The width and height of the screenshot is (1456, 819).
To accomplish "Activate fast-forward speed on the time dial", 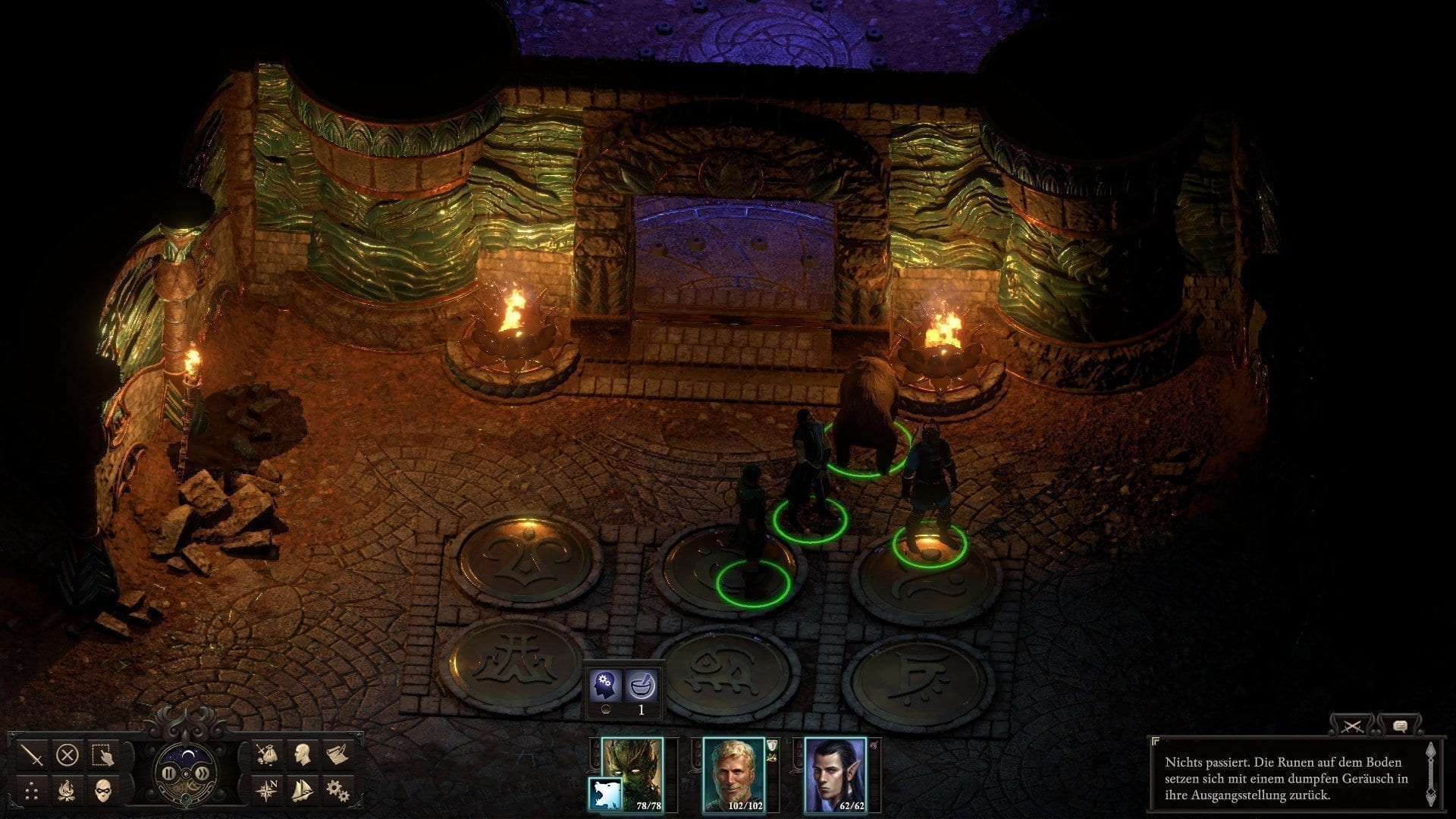I will coord(202,773).
